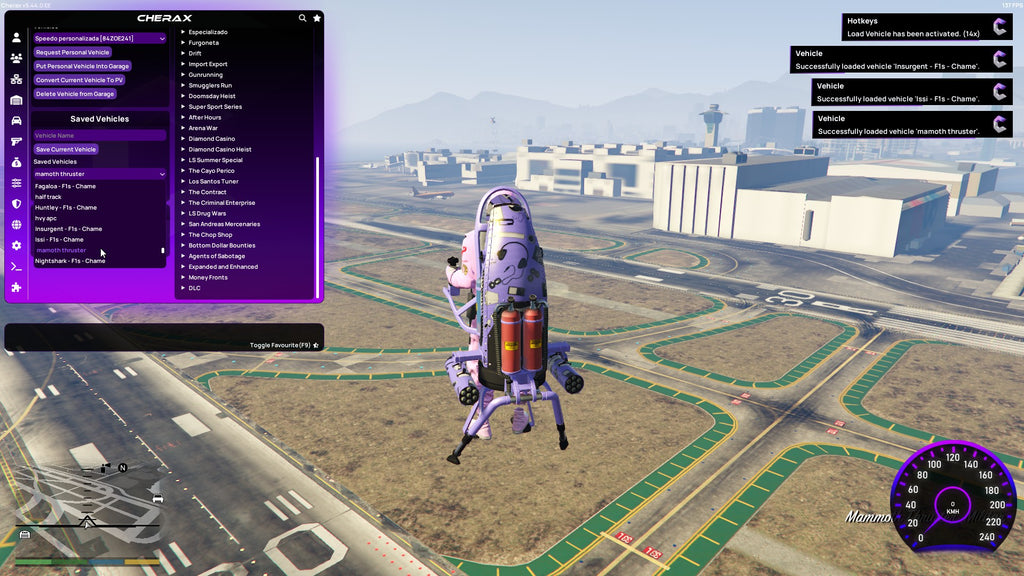Screen dimensions: 1024x576
Task: Select 'Insurgent - F1s - Chame' saved vehicle
Action: tap(68, 229)
